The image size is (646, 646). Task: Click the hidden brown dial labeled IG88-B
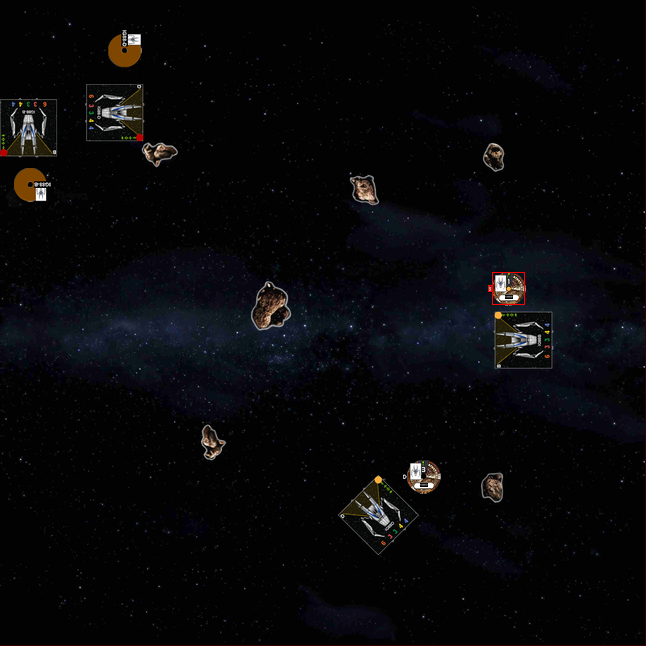(29, 184)
